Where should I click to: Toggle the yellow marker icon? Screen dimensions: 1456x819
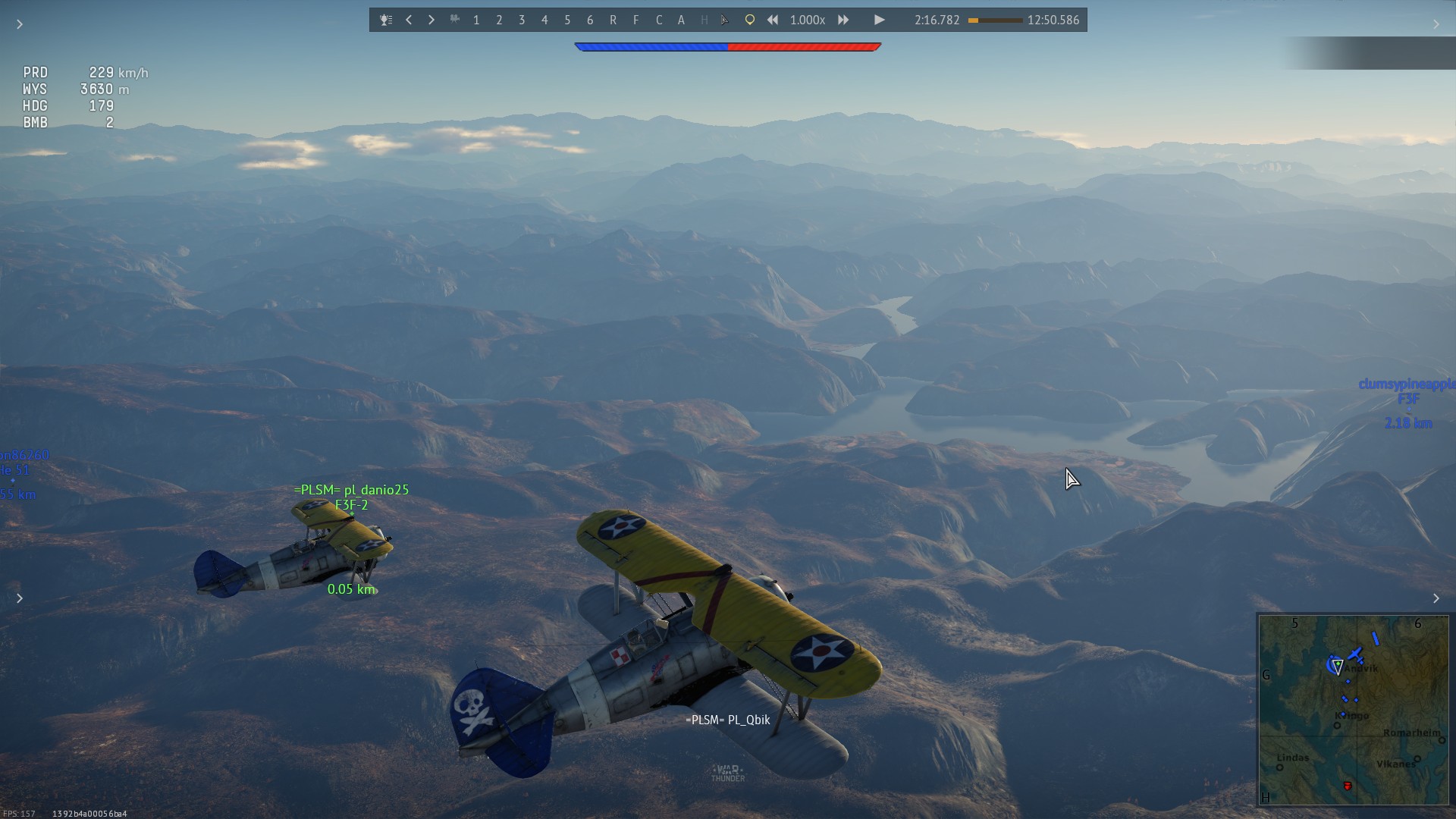[749, 20]
